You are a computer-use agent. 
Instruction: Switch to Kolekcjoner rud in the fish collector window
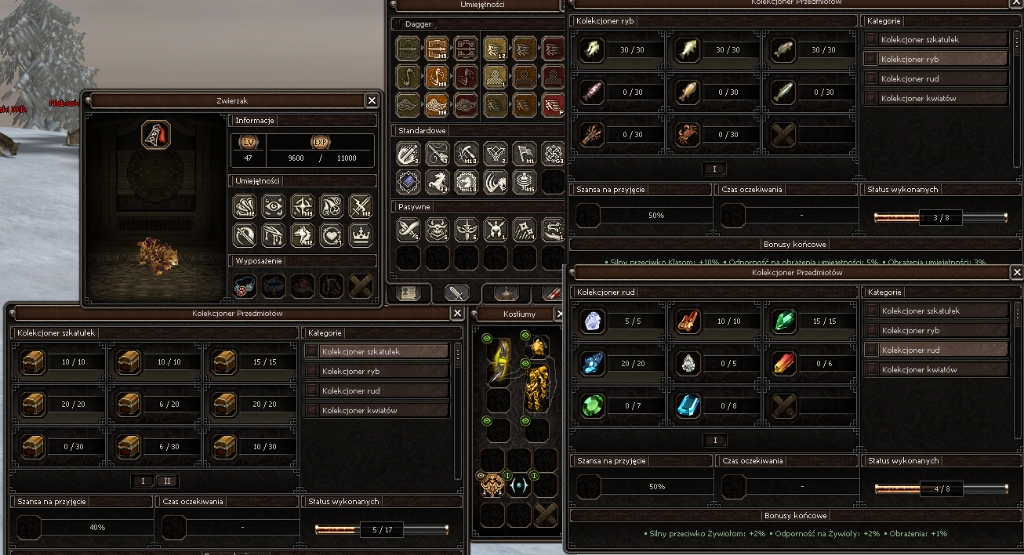pyautogui.click(x=936, y=78)
